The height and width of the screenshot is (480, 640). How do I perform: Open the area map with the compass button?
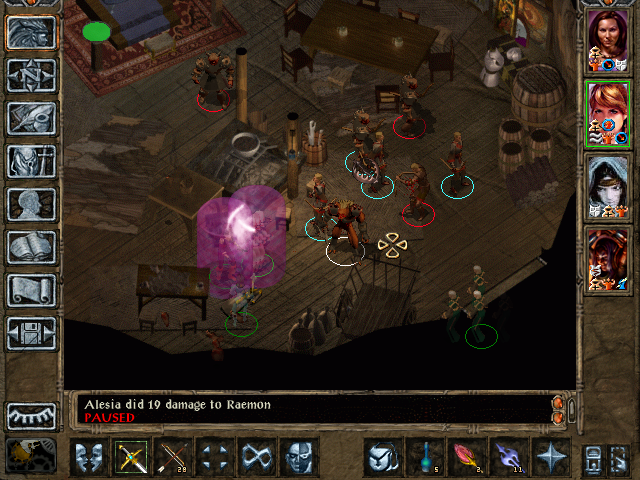[32, 74]
